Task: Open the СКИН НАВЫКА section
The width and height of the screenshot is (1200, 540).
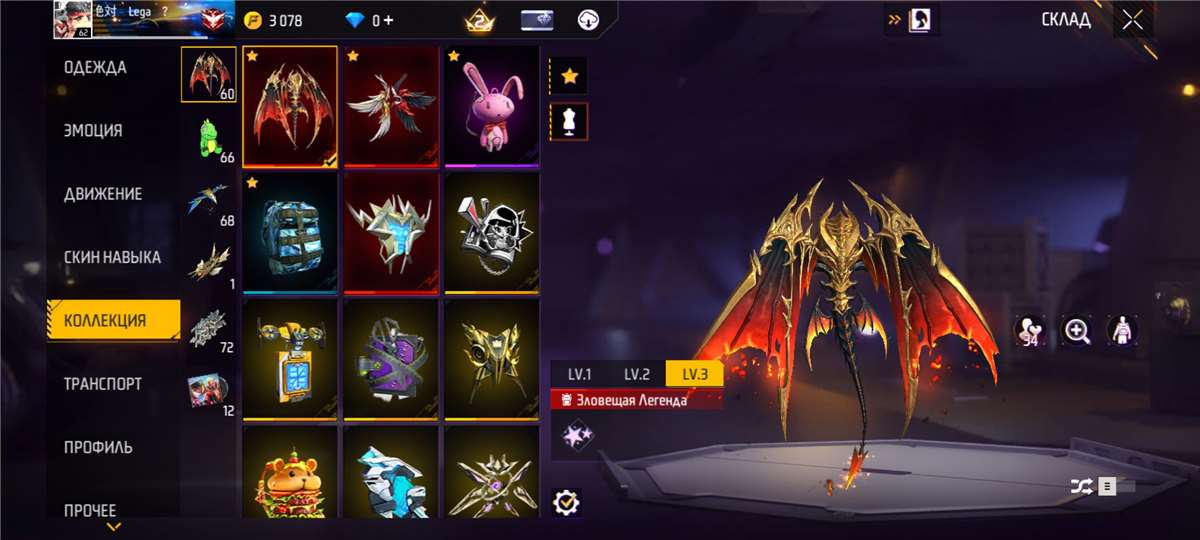Action: tap(112, 258)
